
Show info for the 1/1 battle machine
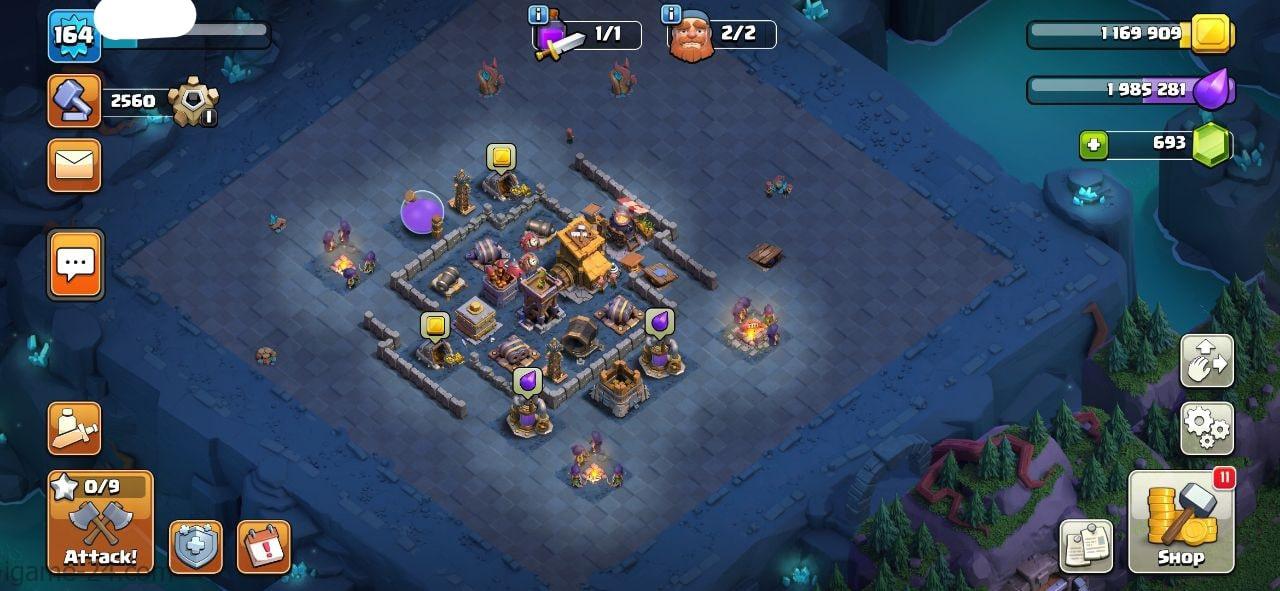[x=538, y=14]
